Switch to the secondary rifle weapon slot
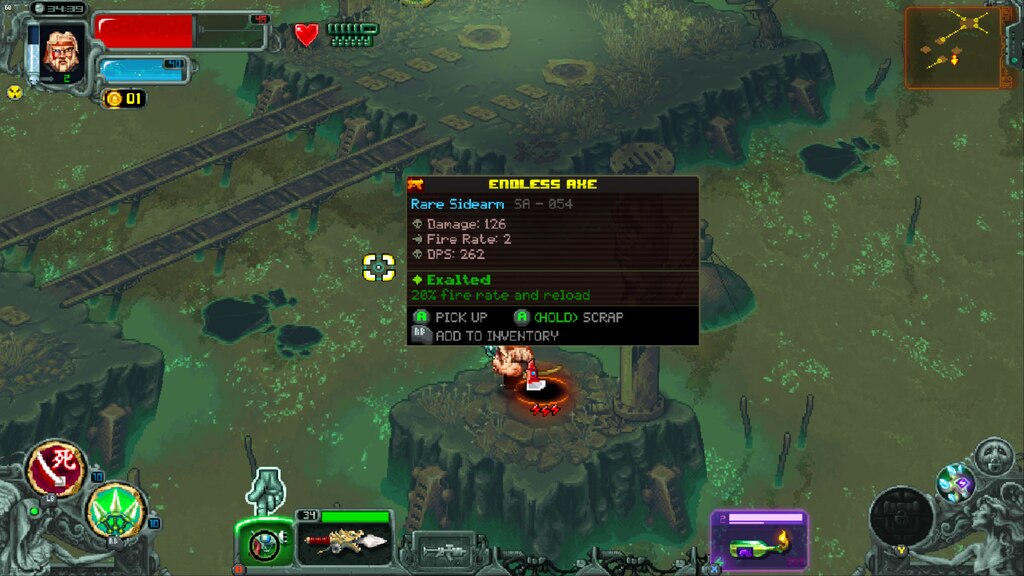Viewport: 1024px width, 576px height. 442,550
